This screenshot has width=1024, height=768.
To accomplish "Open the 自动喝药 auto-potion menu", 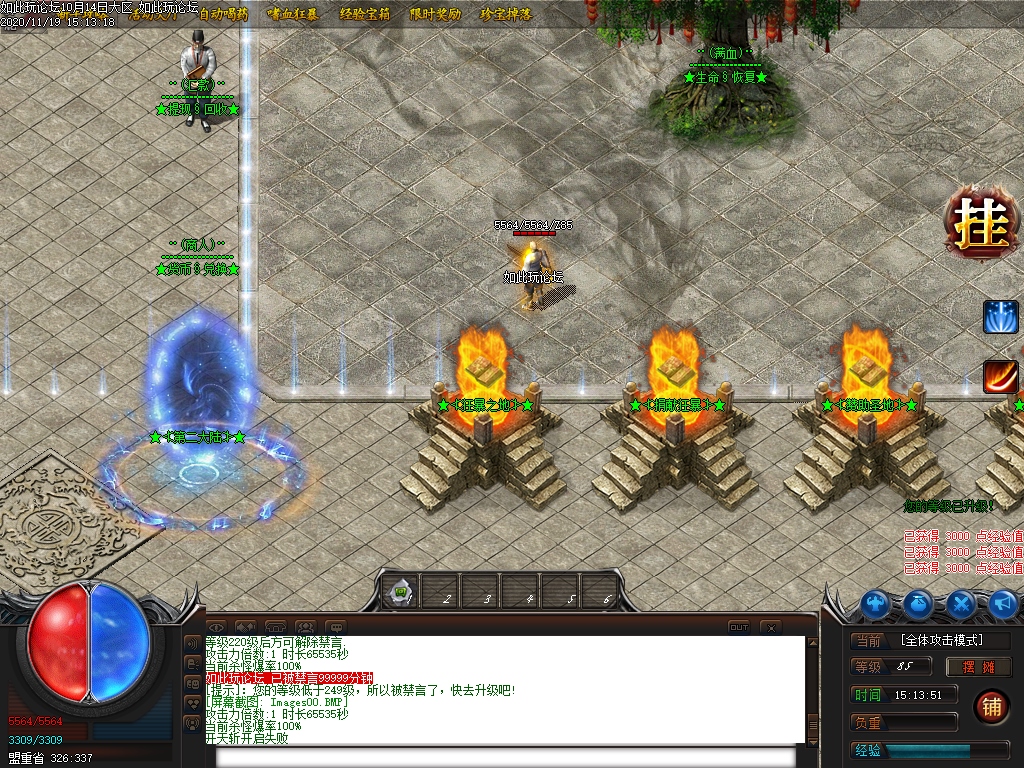I will (224, 14).
